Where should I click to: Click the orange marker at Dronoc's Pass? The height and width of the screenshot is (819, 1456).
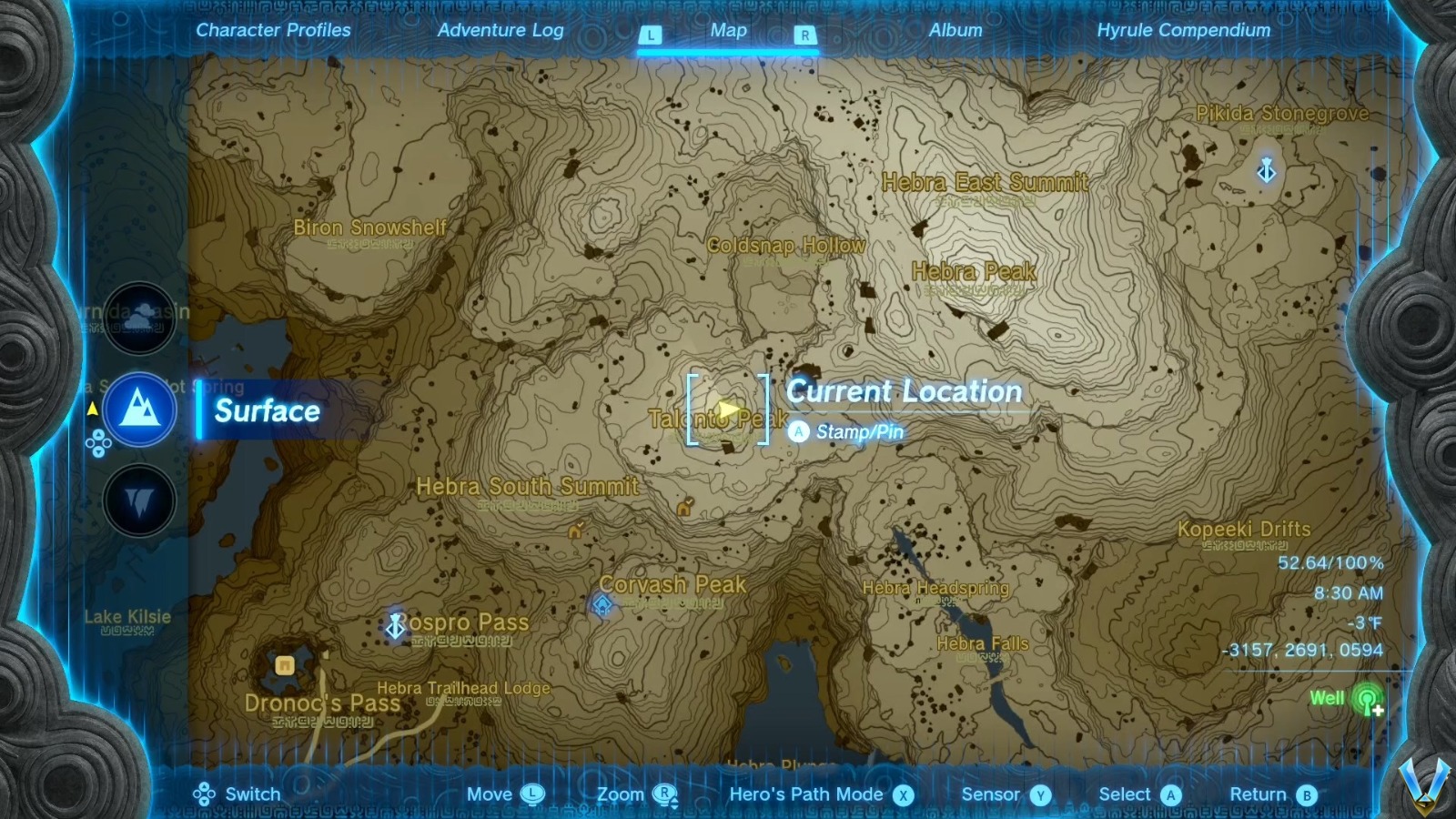click(285, 665)
